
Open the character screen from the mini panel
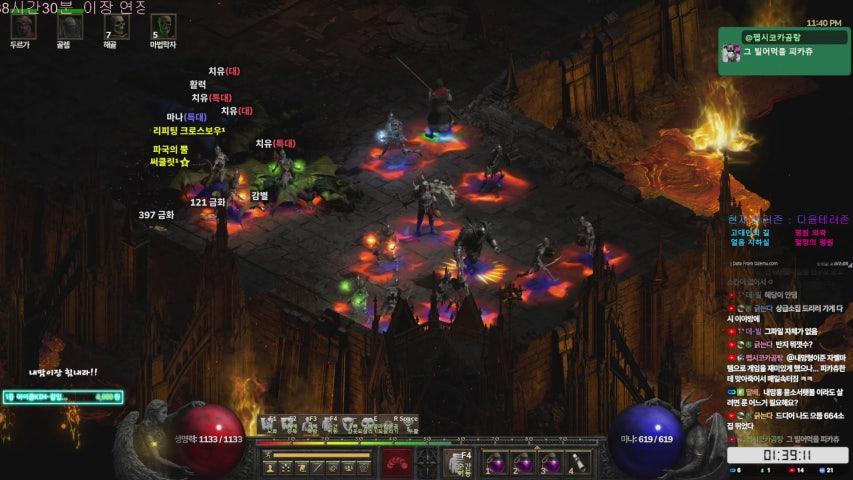(270, 468)
